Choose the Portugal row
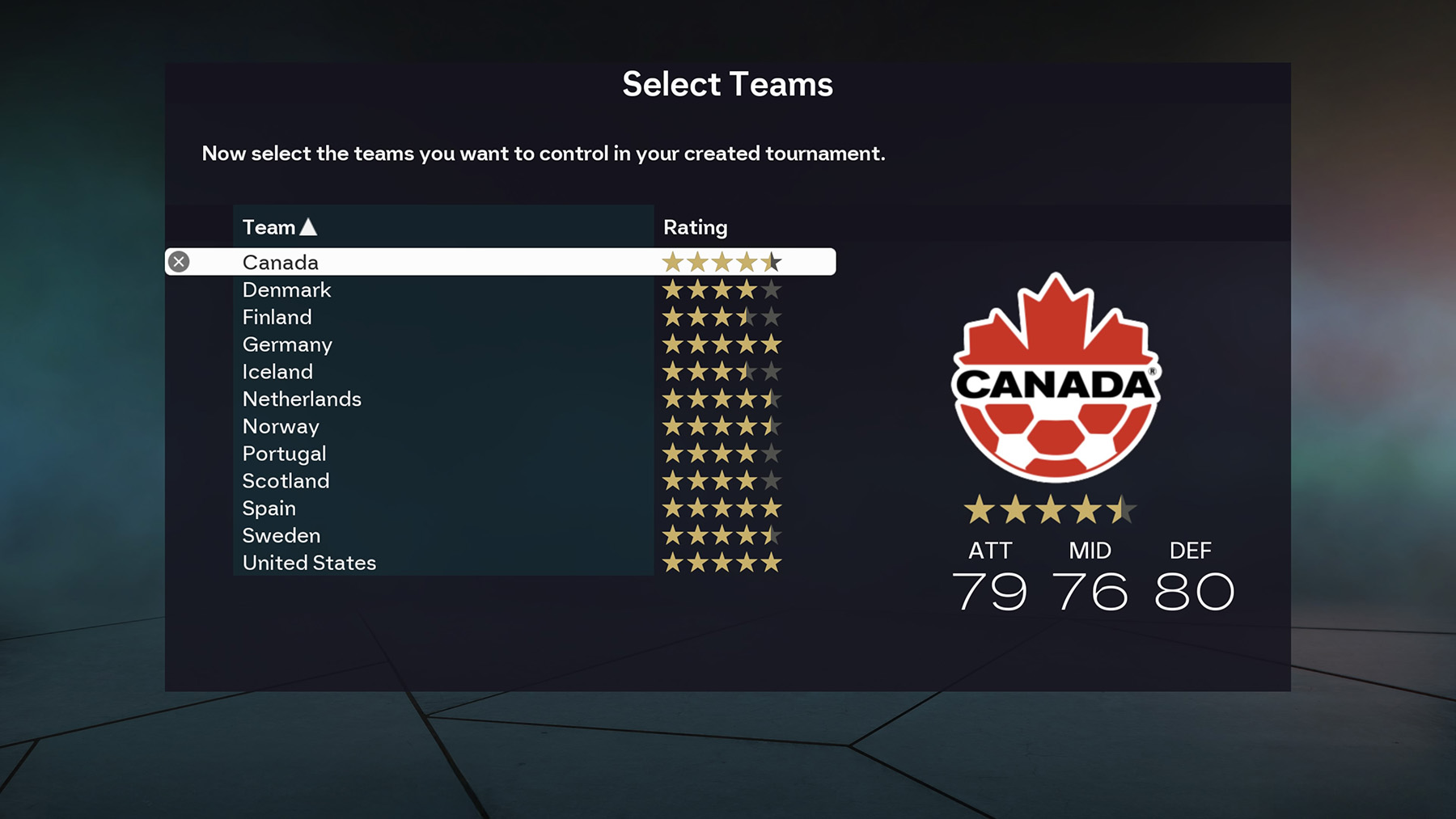The height and width of the screenshot is (819, 1456). (284, 454)
